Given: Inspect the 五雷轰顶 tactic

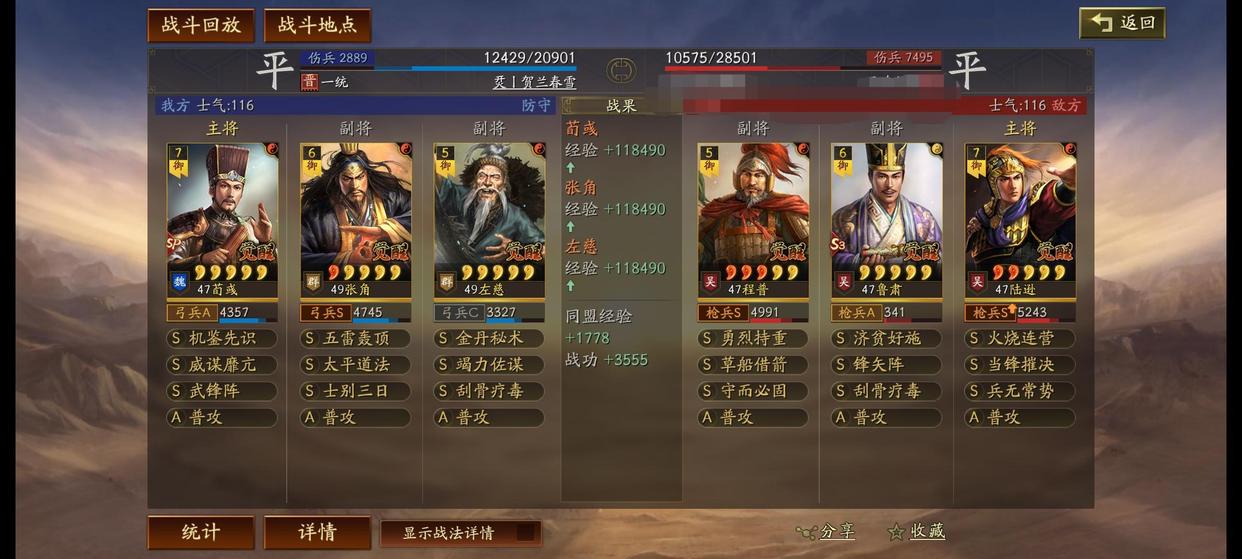Looking at the screenshot, I should click(356, 339).
